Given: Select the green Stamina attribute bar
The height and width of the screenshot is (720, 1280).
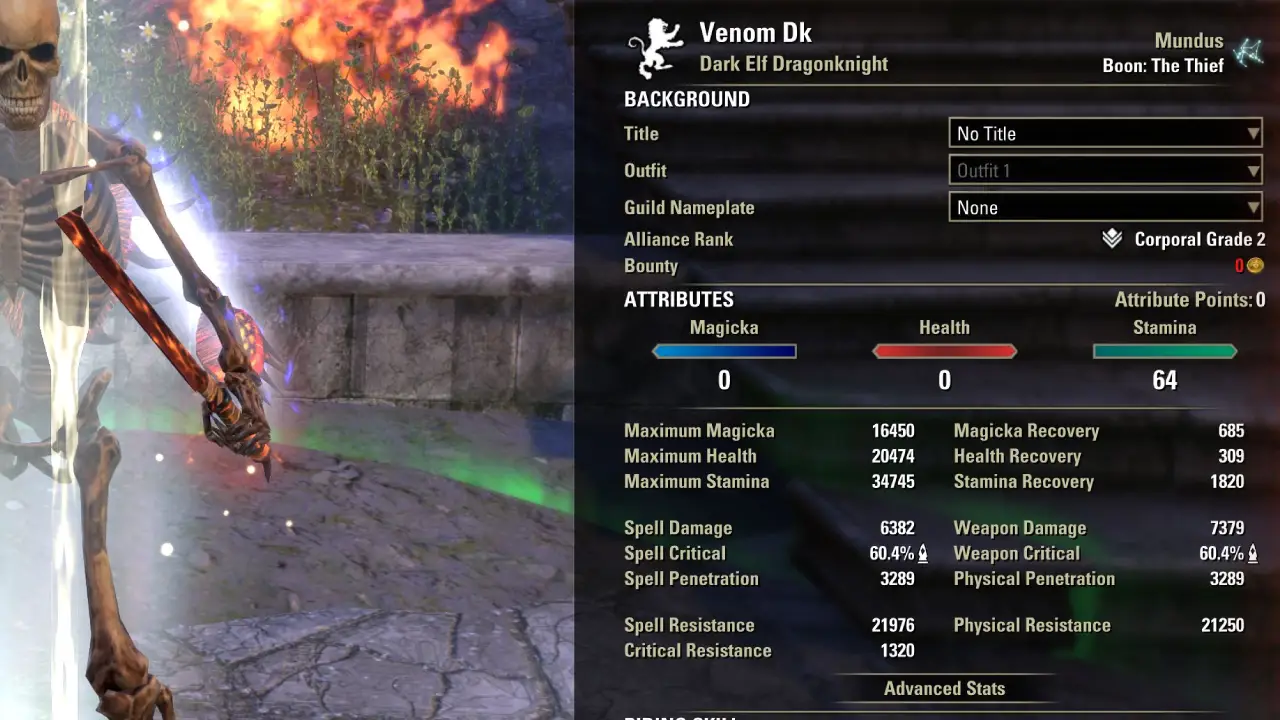Looking at the screenshot, I should 1165,351.
